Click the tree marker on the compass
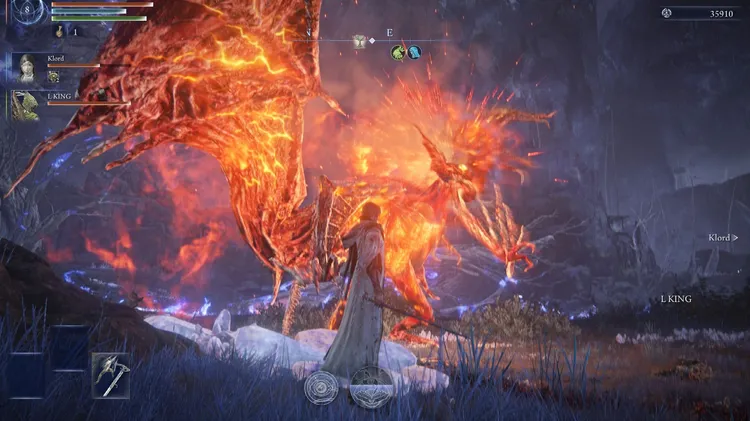 tap(358, 41)
